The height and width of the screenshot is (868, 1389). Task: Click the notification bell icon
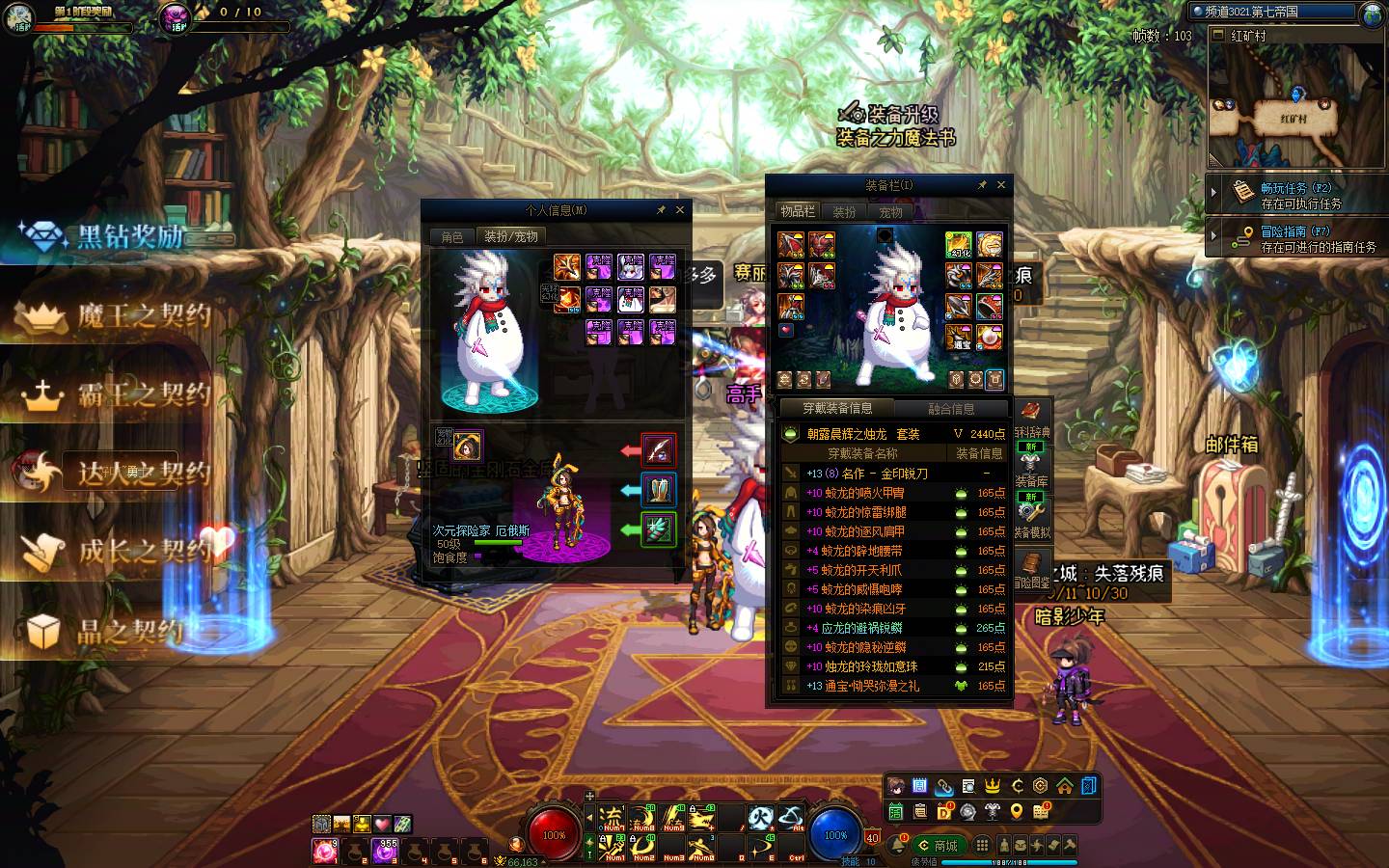click(898, 846)
